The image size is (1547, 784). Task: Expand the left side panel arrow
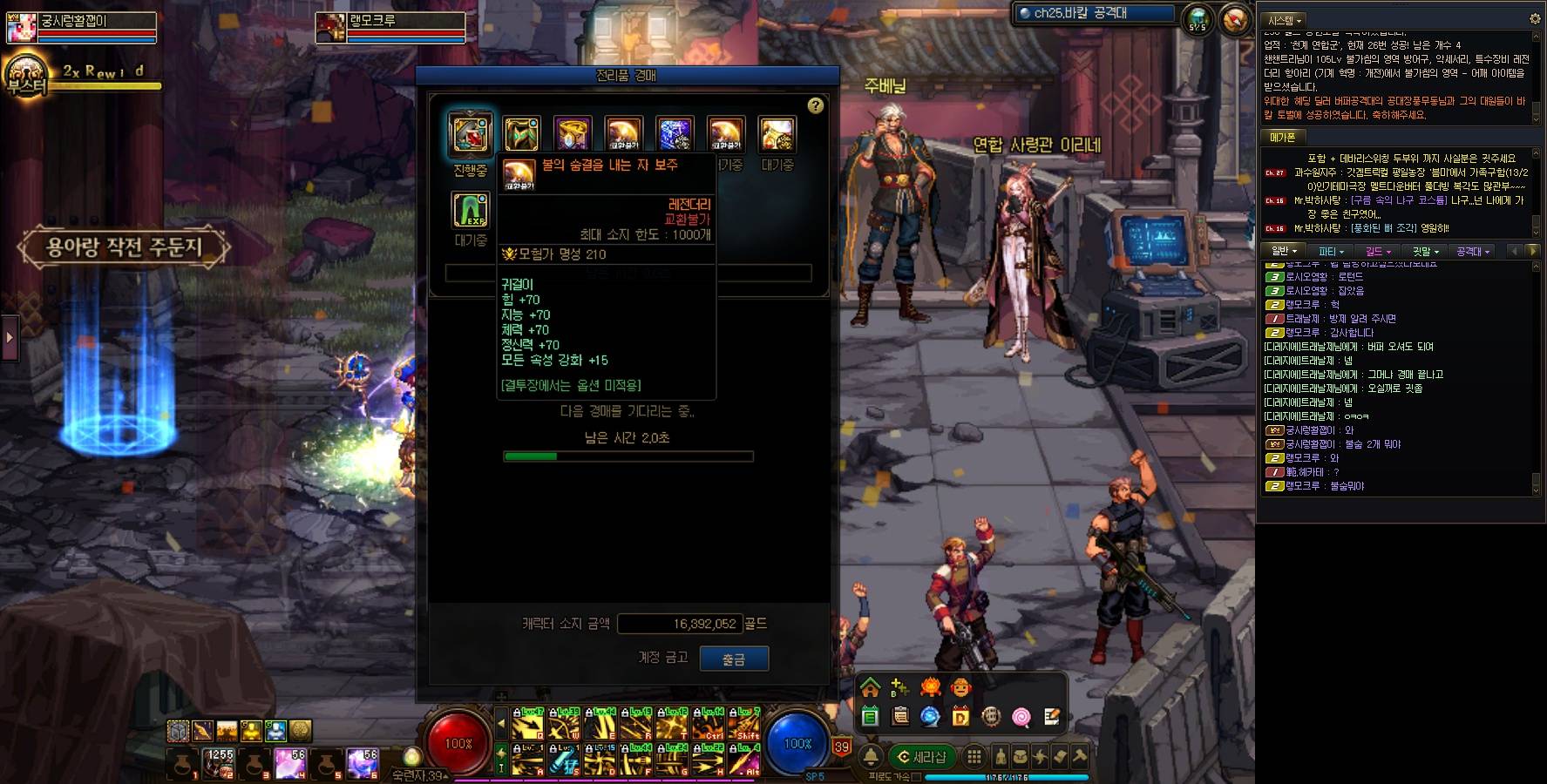tap(10, 336)
